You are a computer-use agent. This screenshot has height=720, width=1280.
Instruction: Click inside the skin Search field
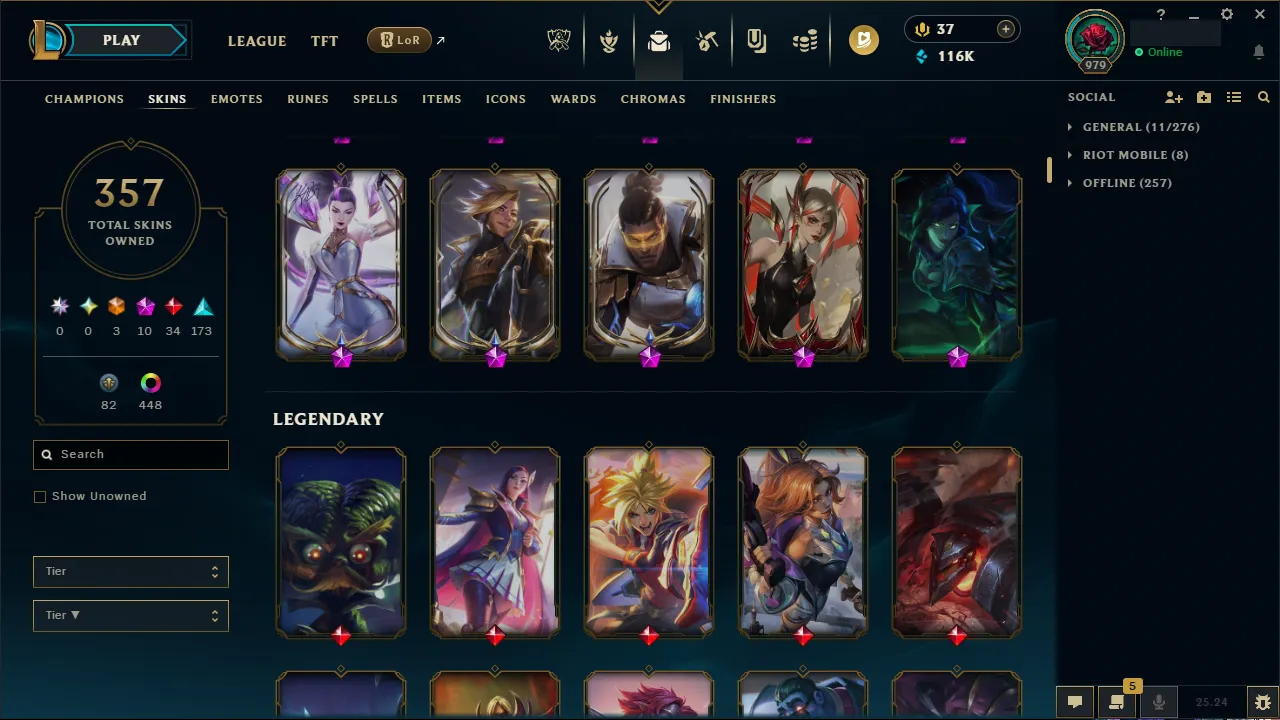pyautogui.click(x=130, y=454)
